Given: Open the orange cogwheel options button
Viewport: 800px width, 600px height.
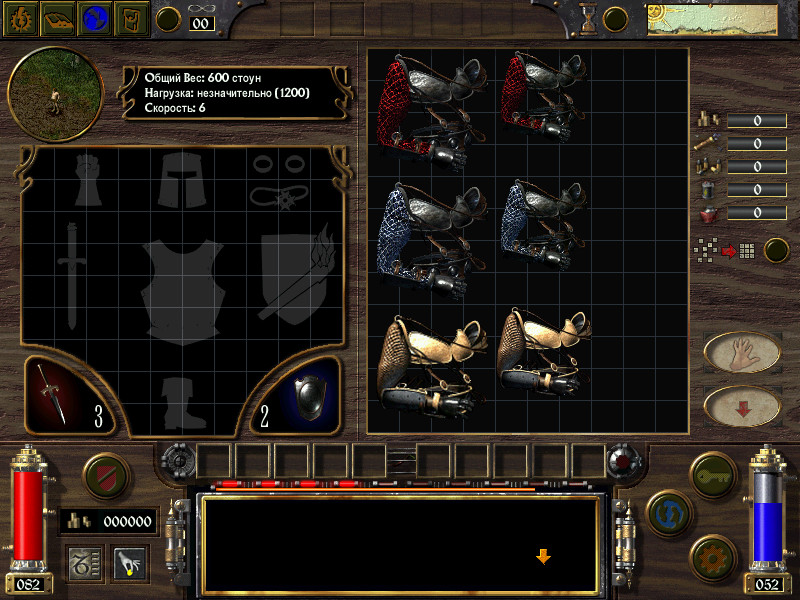Looking at the screenshot, I should pos(712,556).
